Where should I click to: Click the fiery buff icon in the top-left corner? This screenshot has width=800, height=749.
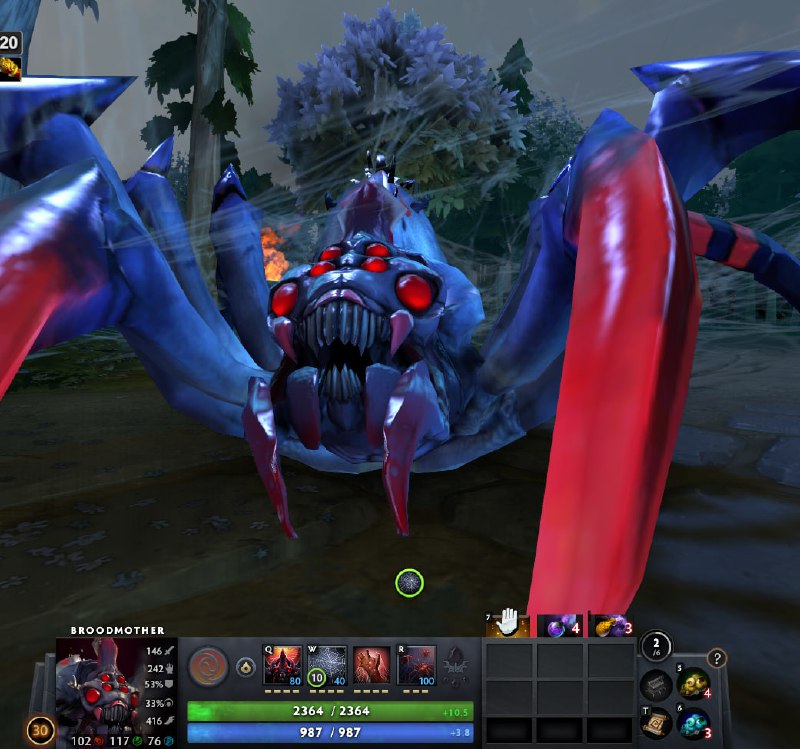click(10, 68)
